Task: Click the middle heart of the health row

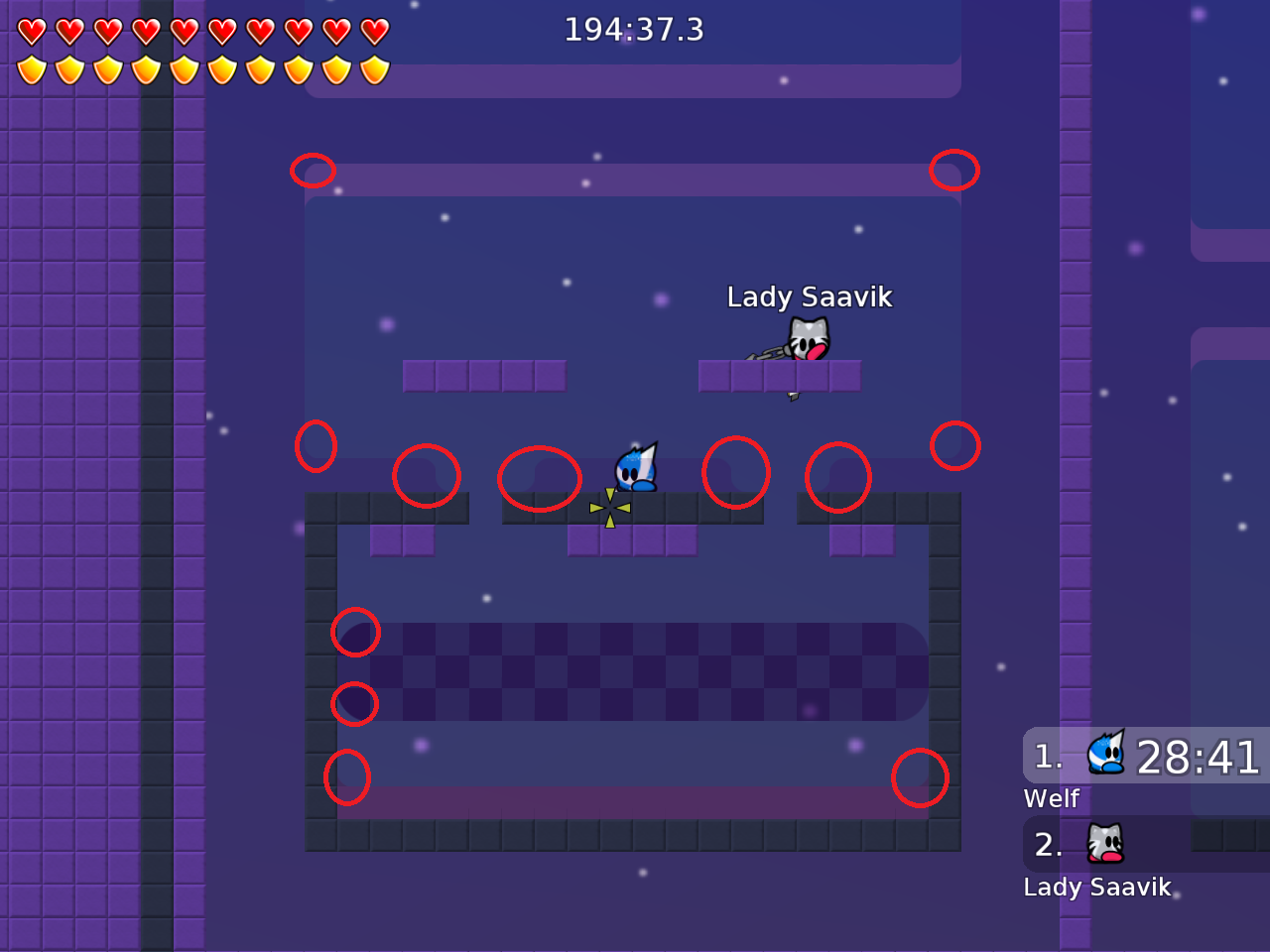Action: 184,30
